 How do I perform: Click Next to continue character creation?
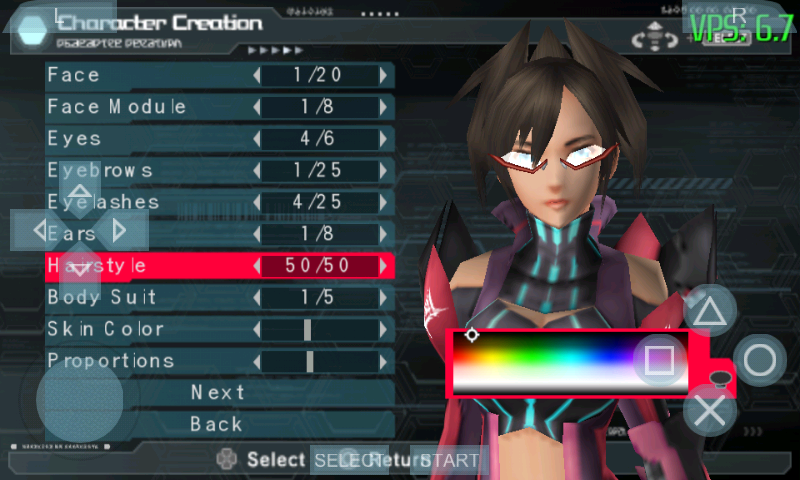218,393
